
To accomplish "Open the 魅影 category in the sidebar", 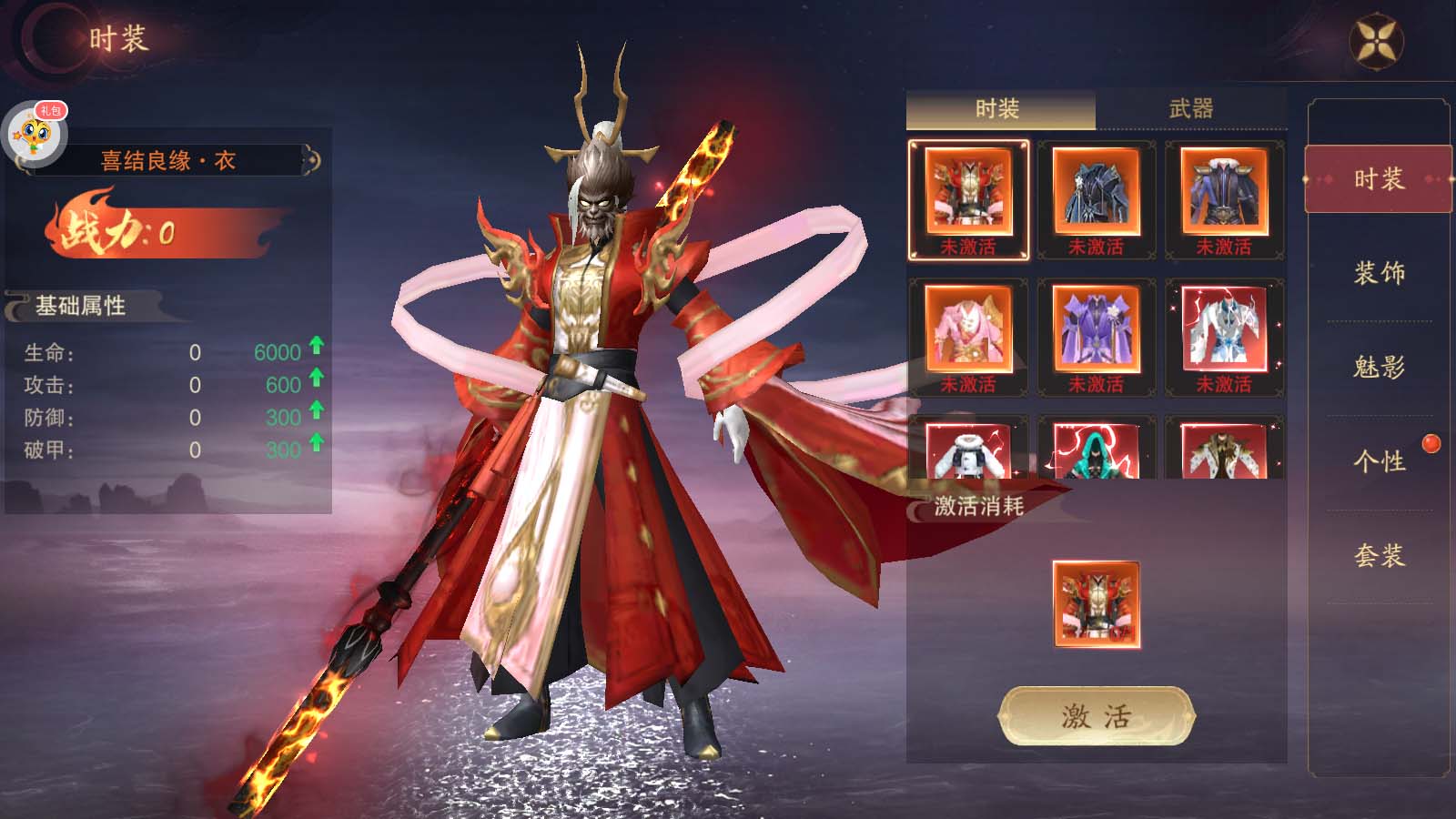I will click(x=1379, y=368).
